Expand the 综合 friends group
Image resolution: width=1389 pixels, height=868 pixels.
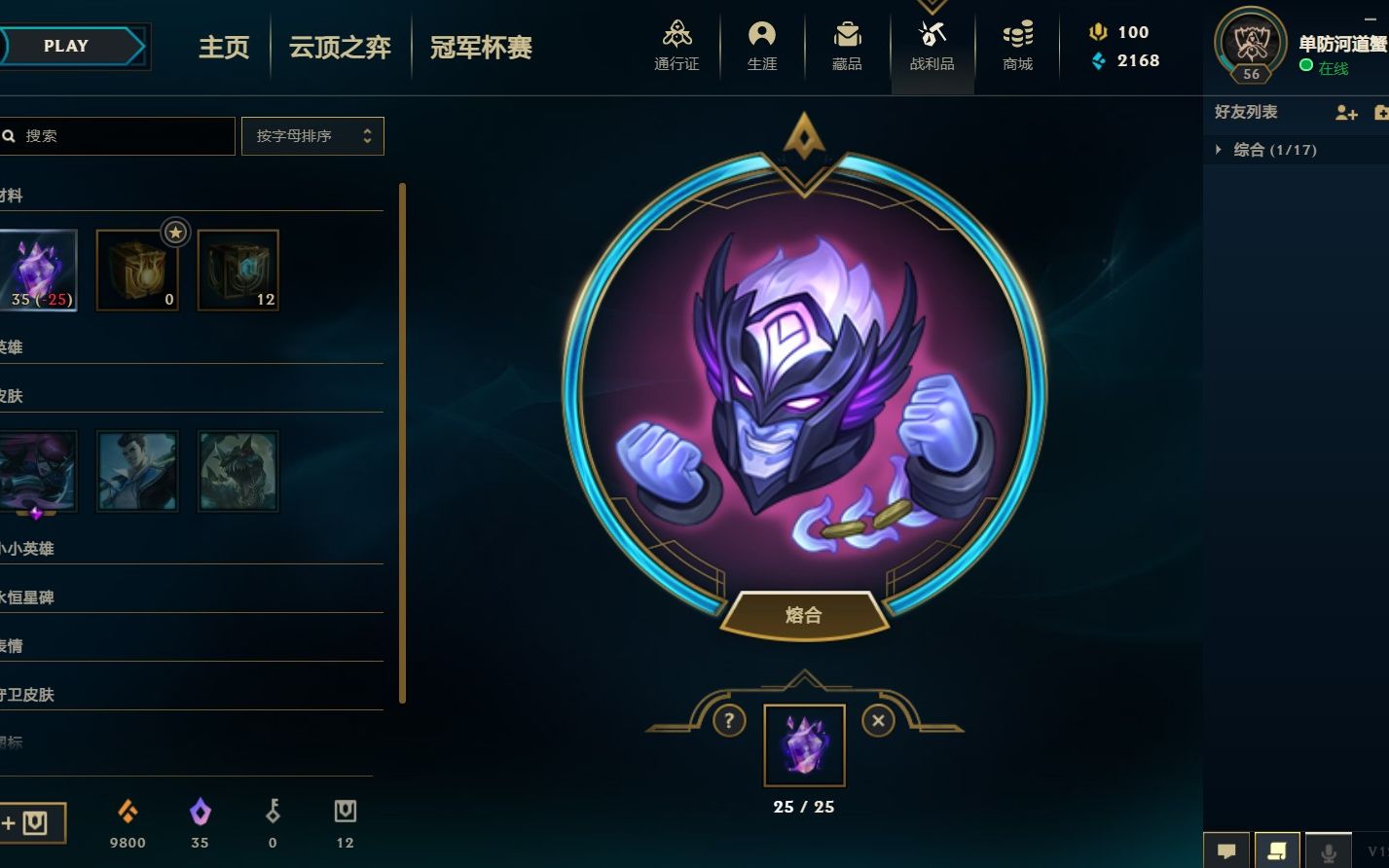coord(1265,150)
